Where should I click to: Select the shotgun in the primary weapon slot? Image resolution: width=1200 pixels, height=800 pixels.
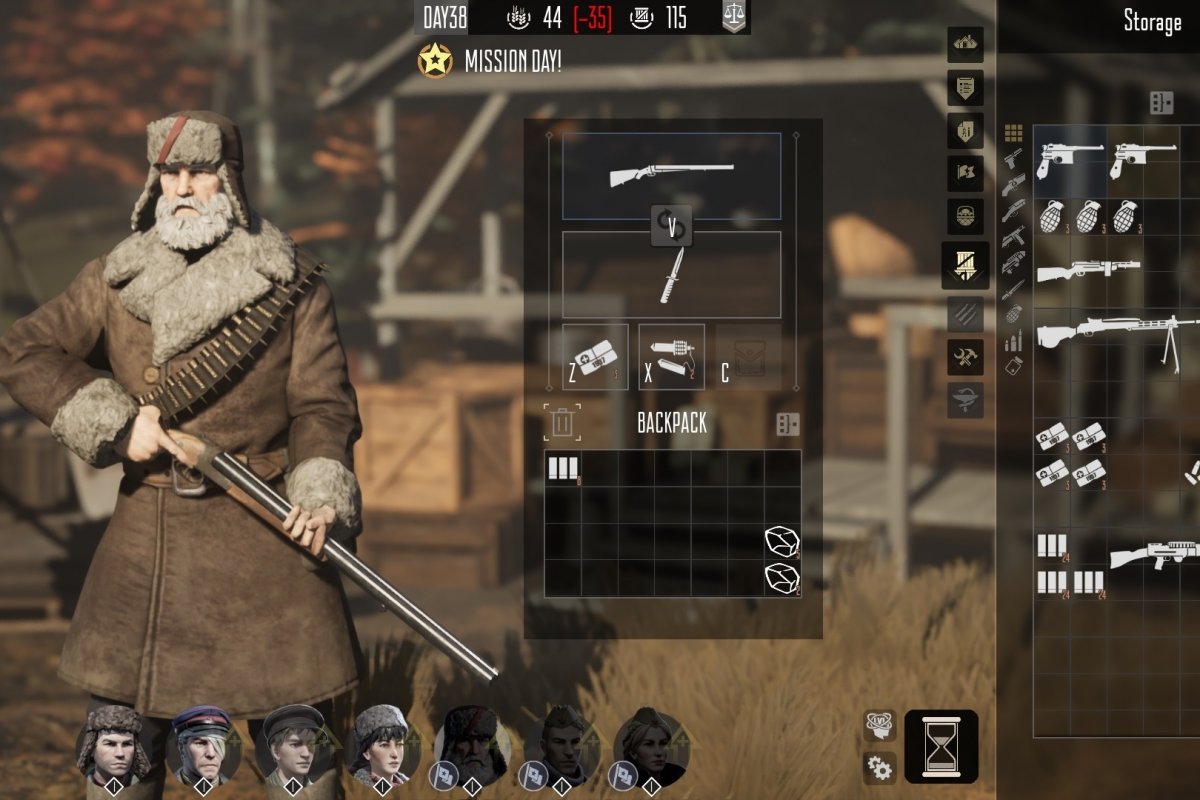[x=671, y=176]
